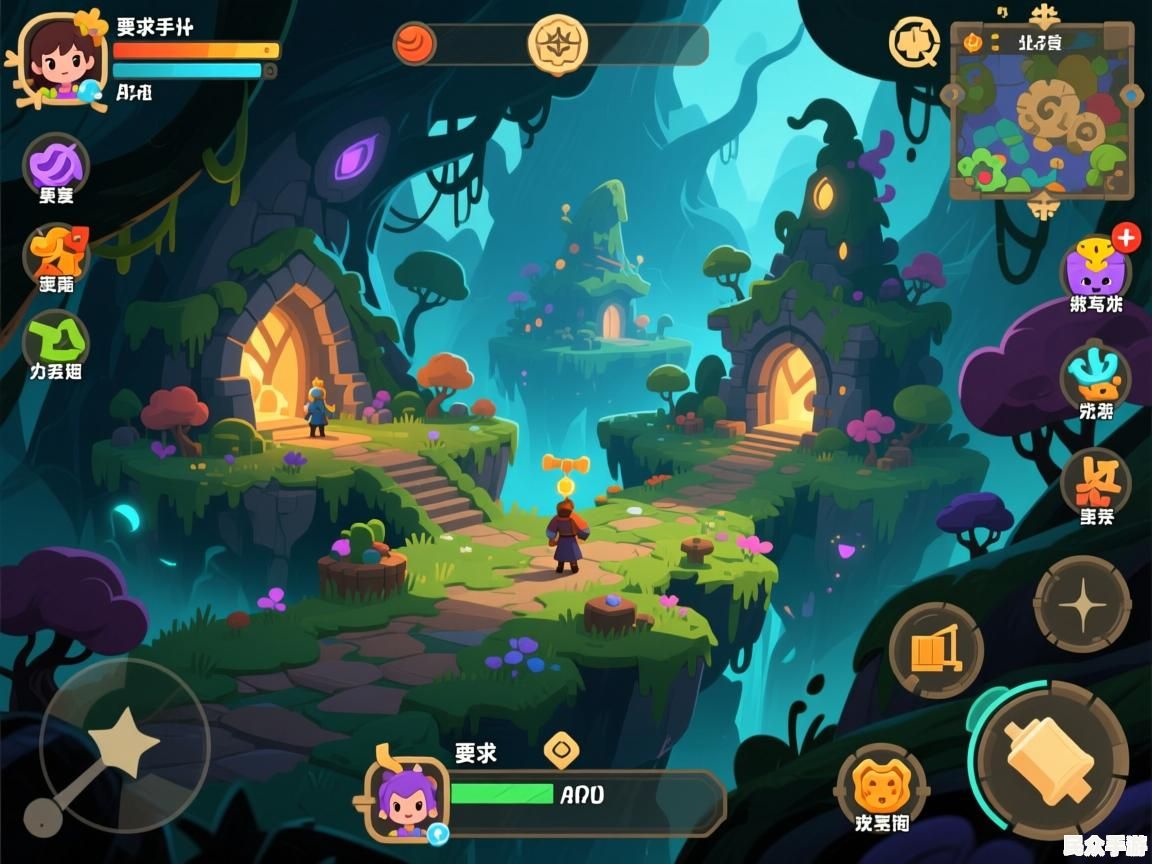This screenshot has width=1152, height=864.
Task: Open the minimap
Action: click(1042, 110)
